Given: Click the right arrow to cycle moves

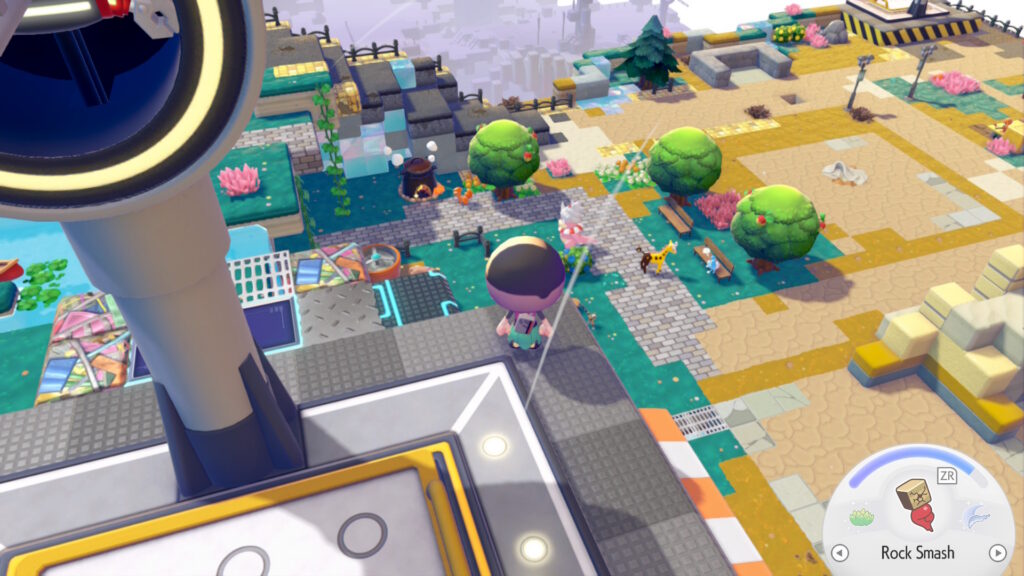Looking at the screenshot, I should coord(996,552).
